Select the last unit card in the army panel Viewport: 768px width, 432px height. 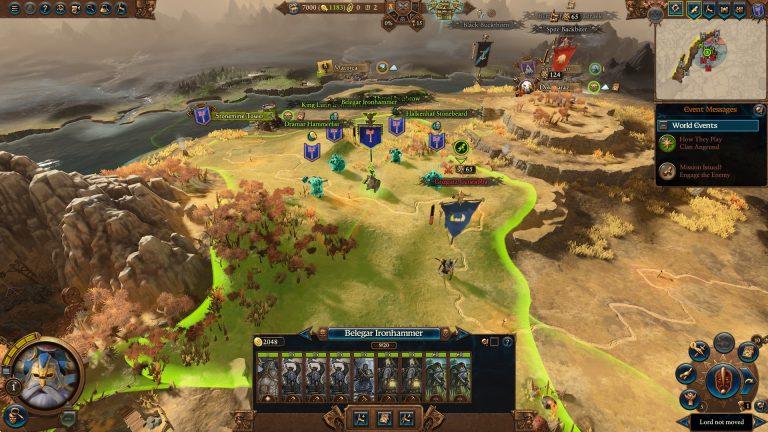pyautogui.click(x=460, y=379)
